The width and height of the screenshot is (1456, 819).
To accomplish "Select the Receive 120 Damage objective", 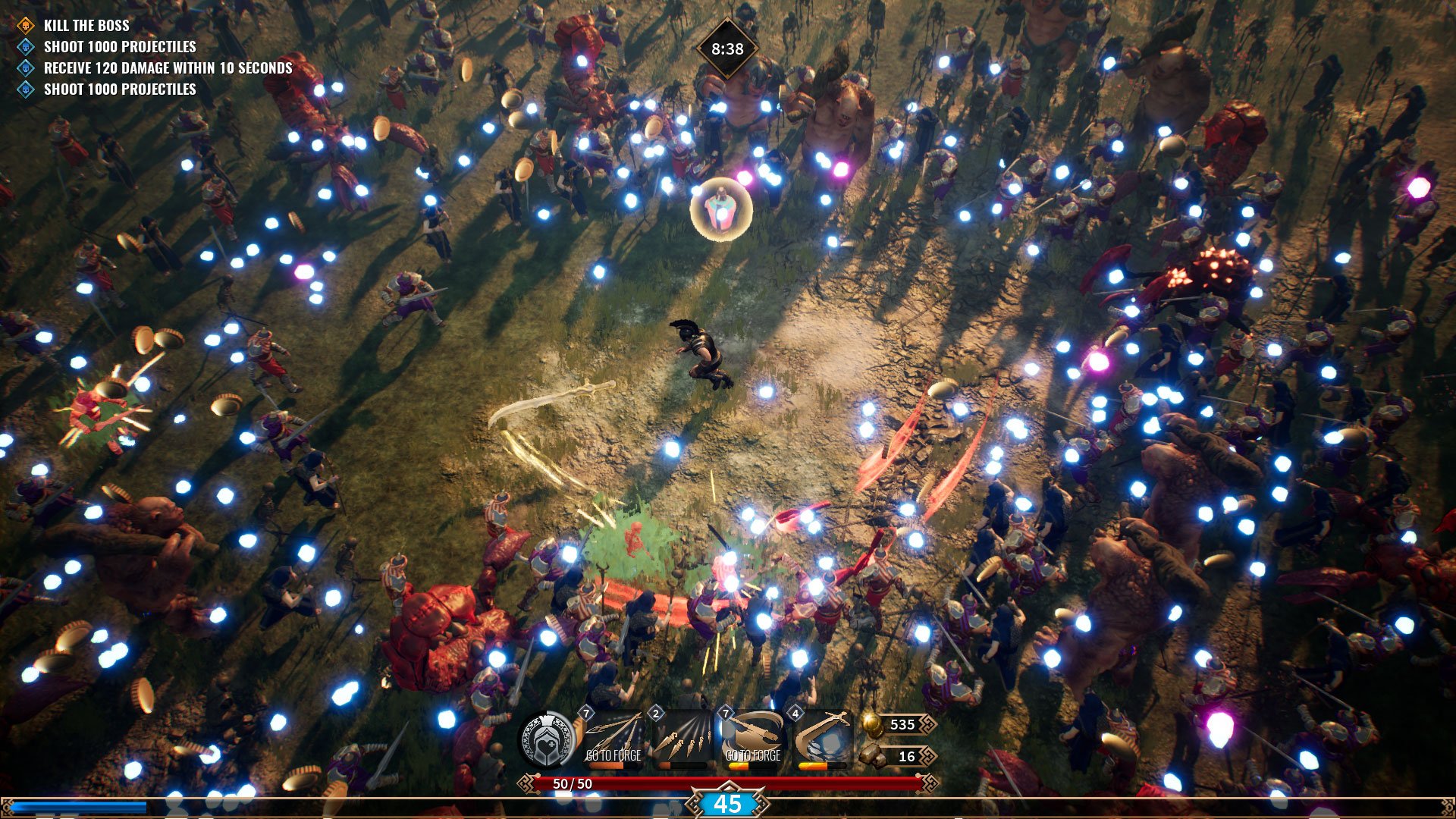I will point(168,68).
